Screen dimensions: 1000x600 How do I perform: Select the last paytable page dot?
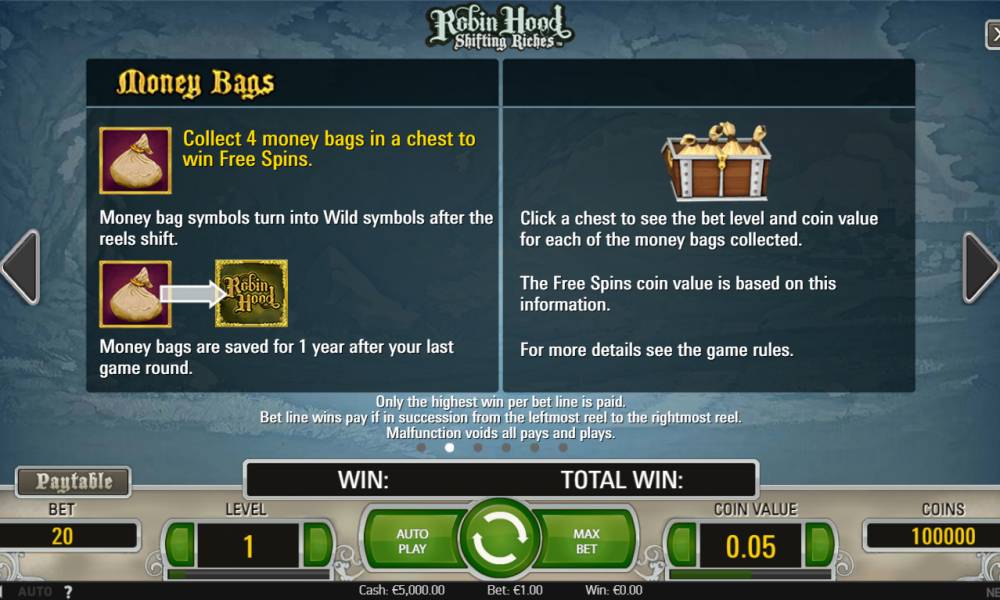pos(563,448)
